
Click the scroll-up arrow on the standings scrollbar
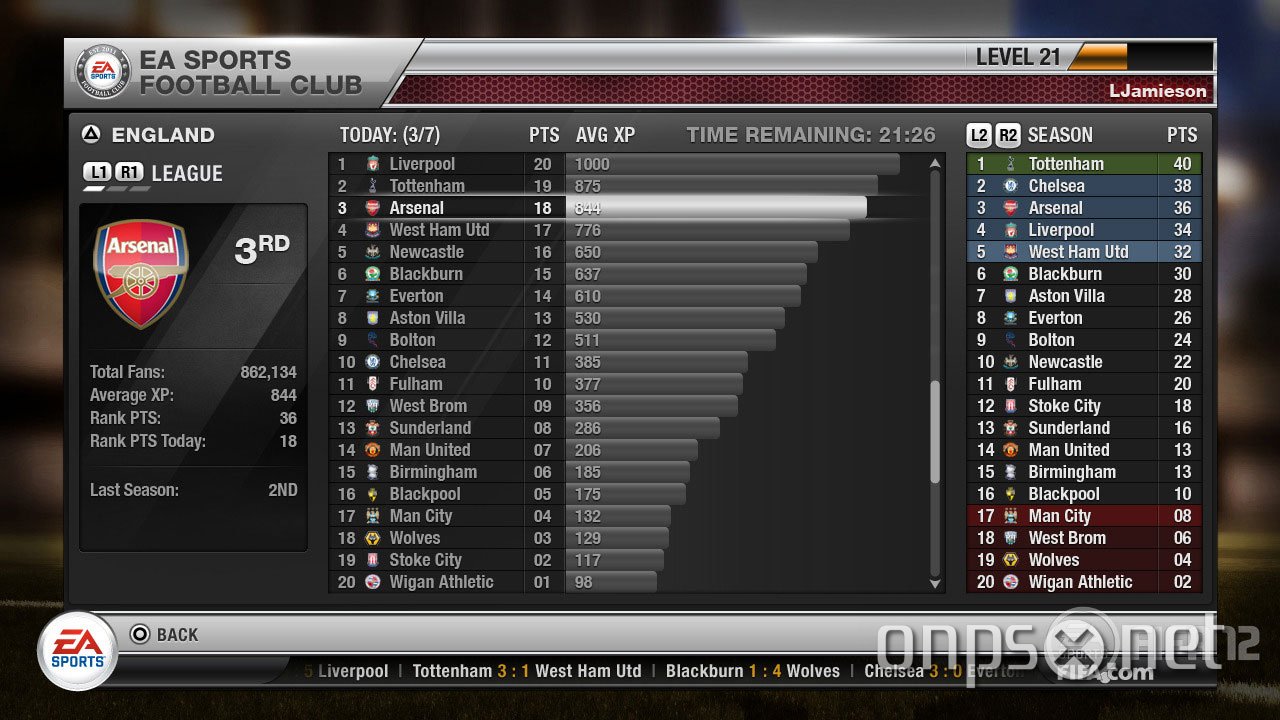pos(934,160)
